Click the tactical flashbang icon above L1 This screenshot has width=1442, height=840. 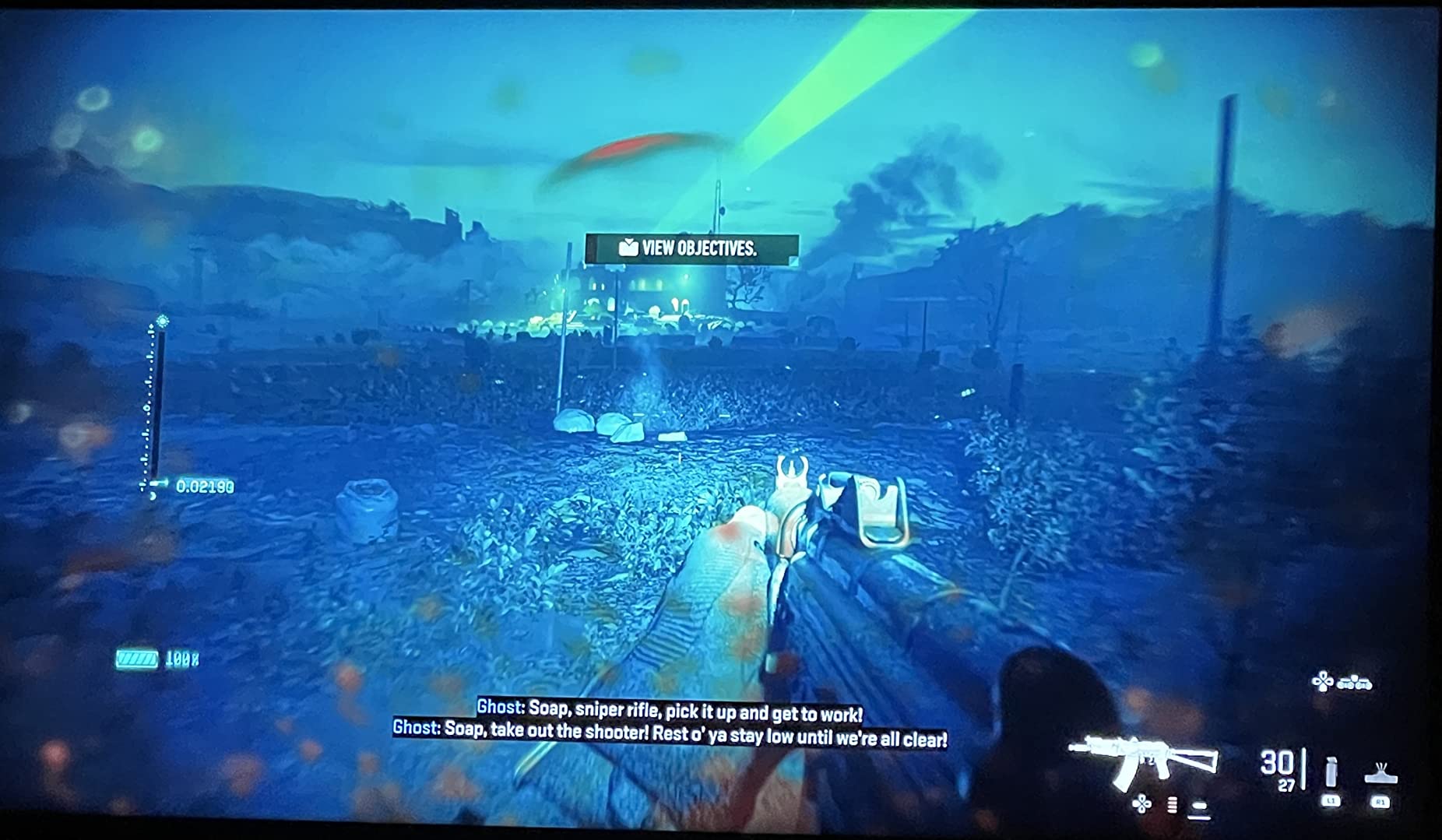click(x=1331, y=774)
